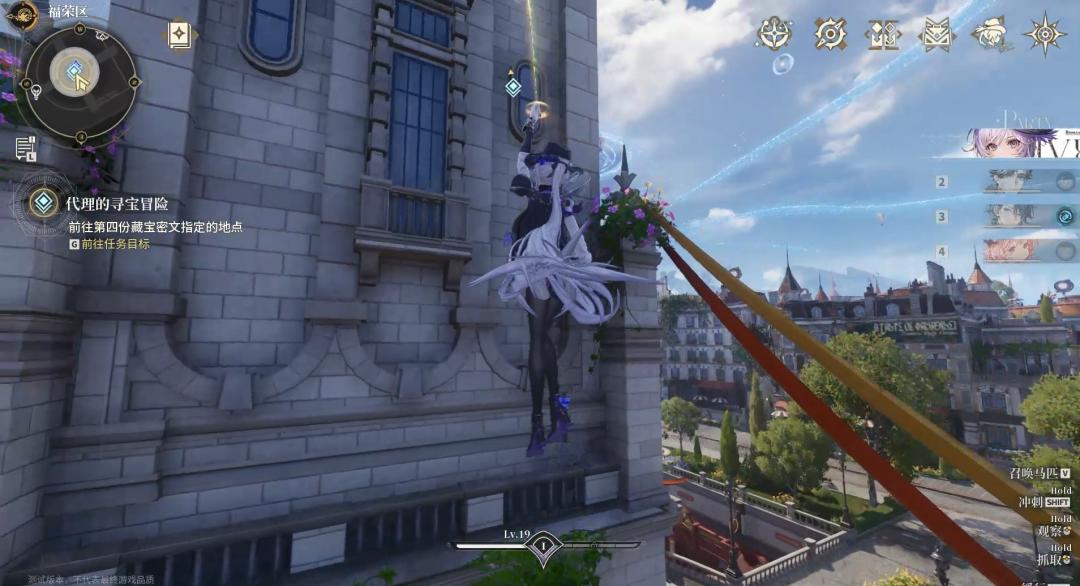Open the quest log list icon
Viewport: 1080px width, 586px height.
click(25, 148)
